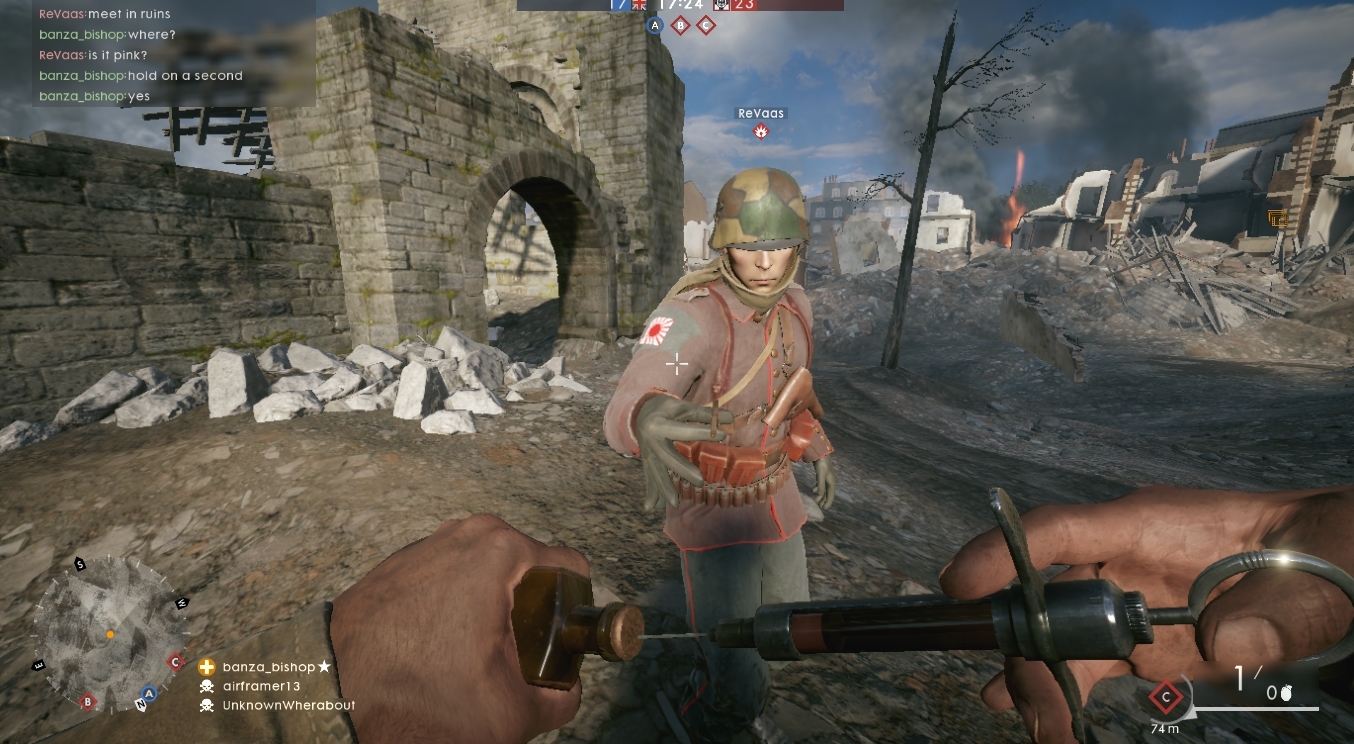Select objective B flag beneath the score bar
The height and width of the screenshot is (744, 1354).
680,26
